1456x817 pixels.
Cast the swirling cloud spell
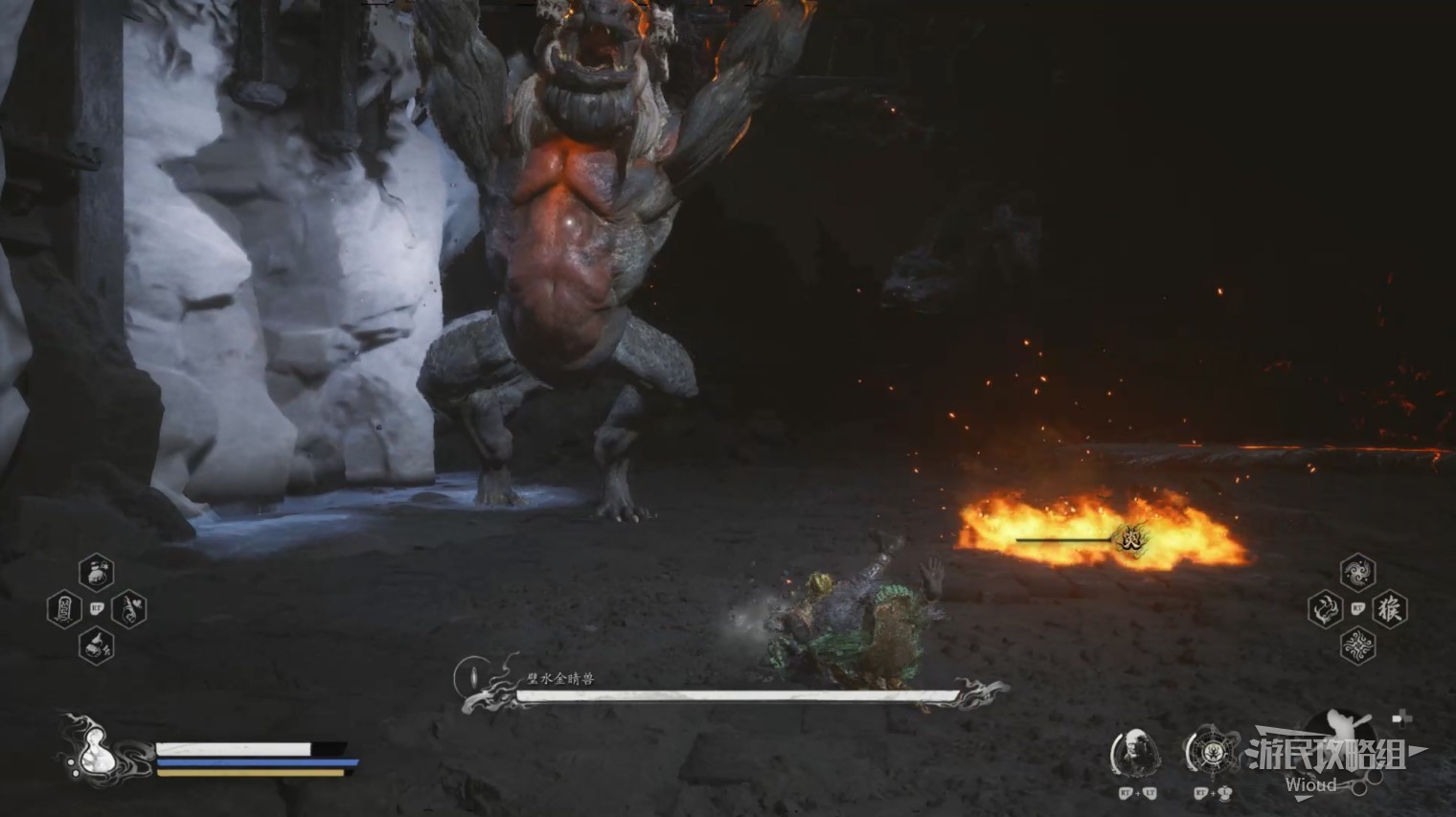[x=1357, y=573]
